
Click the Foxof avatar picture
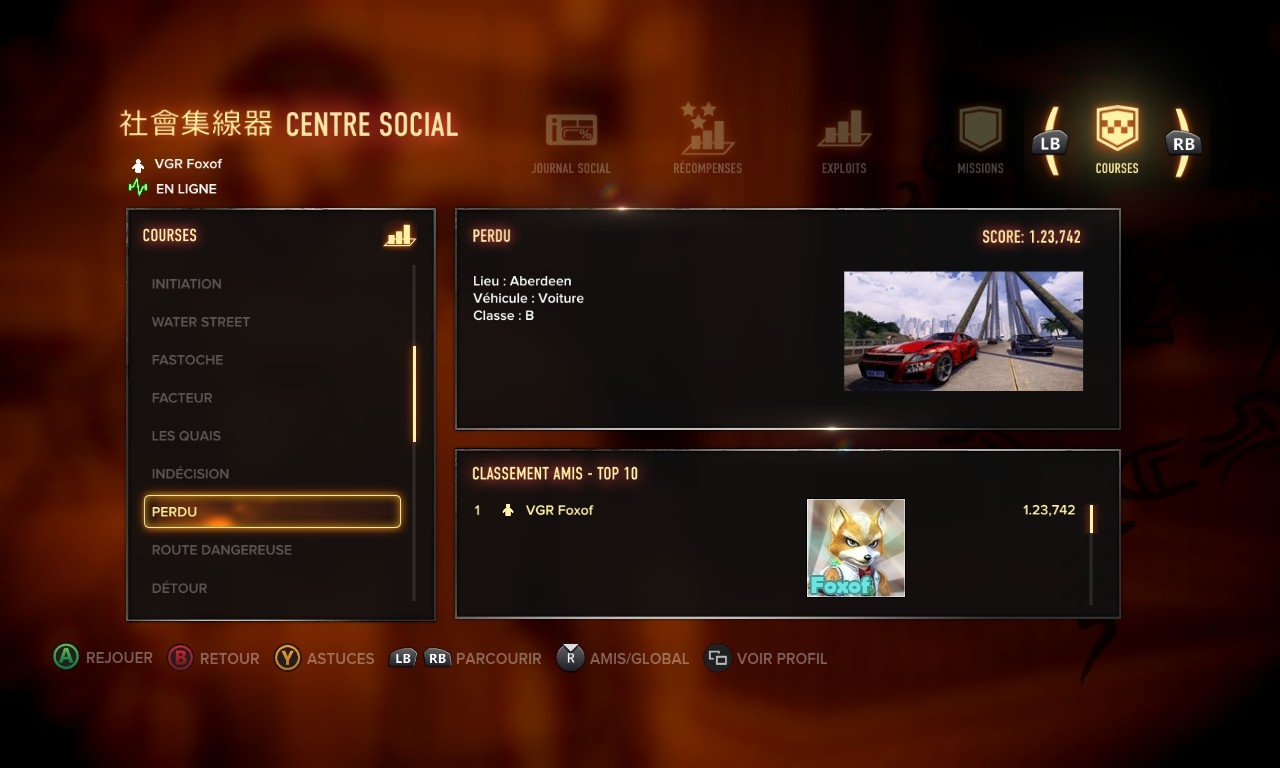point(856,548)
